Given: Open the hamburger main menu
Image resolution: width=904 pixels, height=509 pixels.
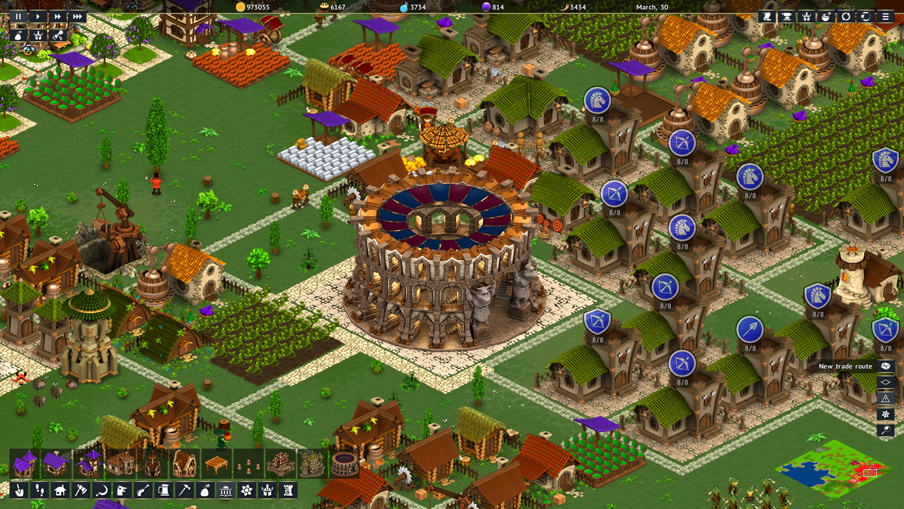Looking at the screenshot, I should click(886, 17).
